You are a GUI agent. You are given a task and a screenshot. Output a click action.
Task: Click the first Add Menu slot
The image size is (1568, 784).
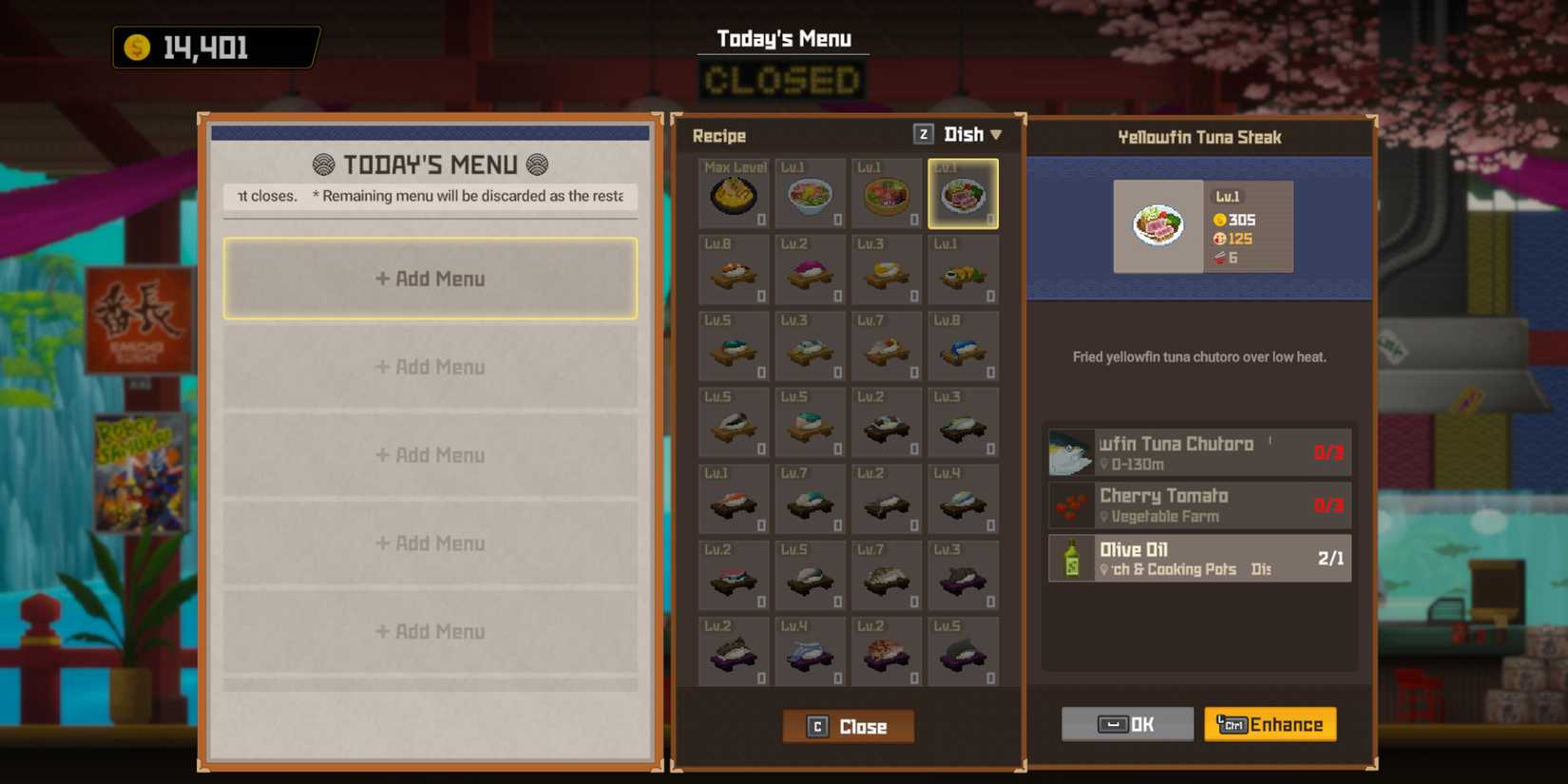(x=430, y=277)
